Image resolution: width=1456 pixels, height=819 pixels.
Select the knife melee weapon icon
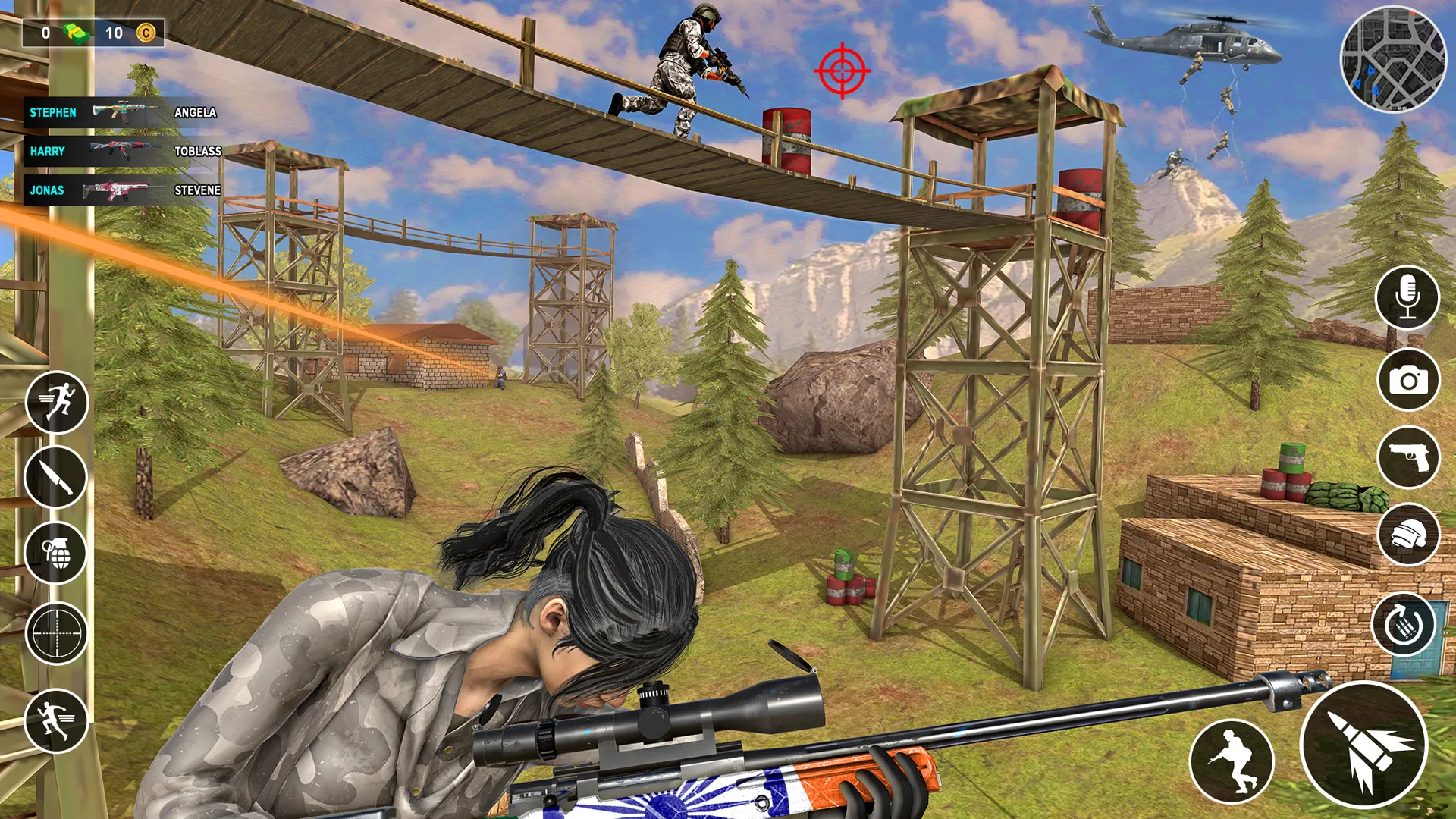57,478
